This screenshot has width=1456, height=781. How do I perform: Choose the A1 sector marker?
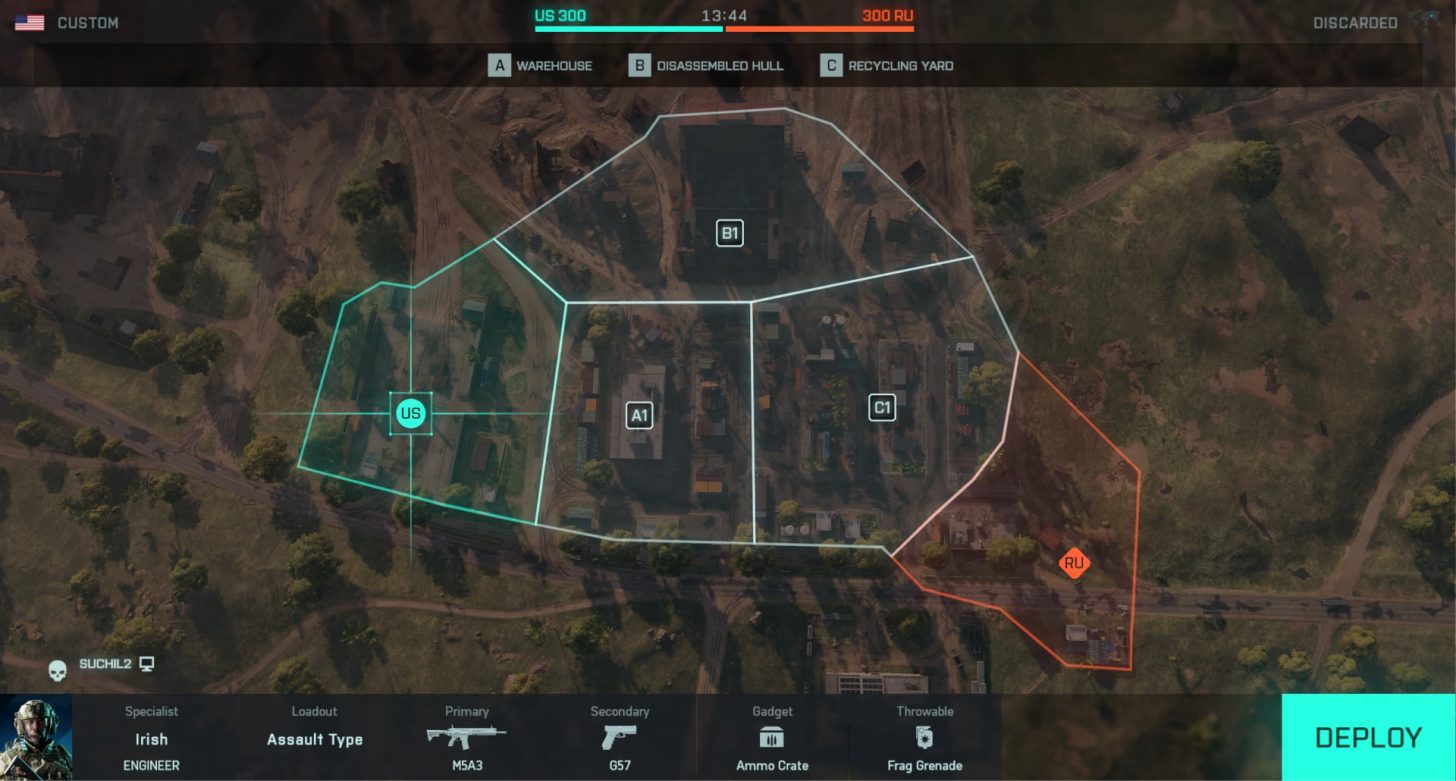(x=639, y=415)
